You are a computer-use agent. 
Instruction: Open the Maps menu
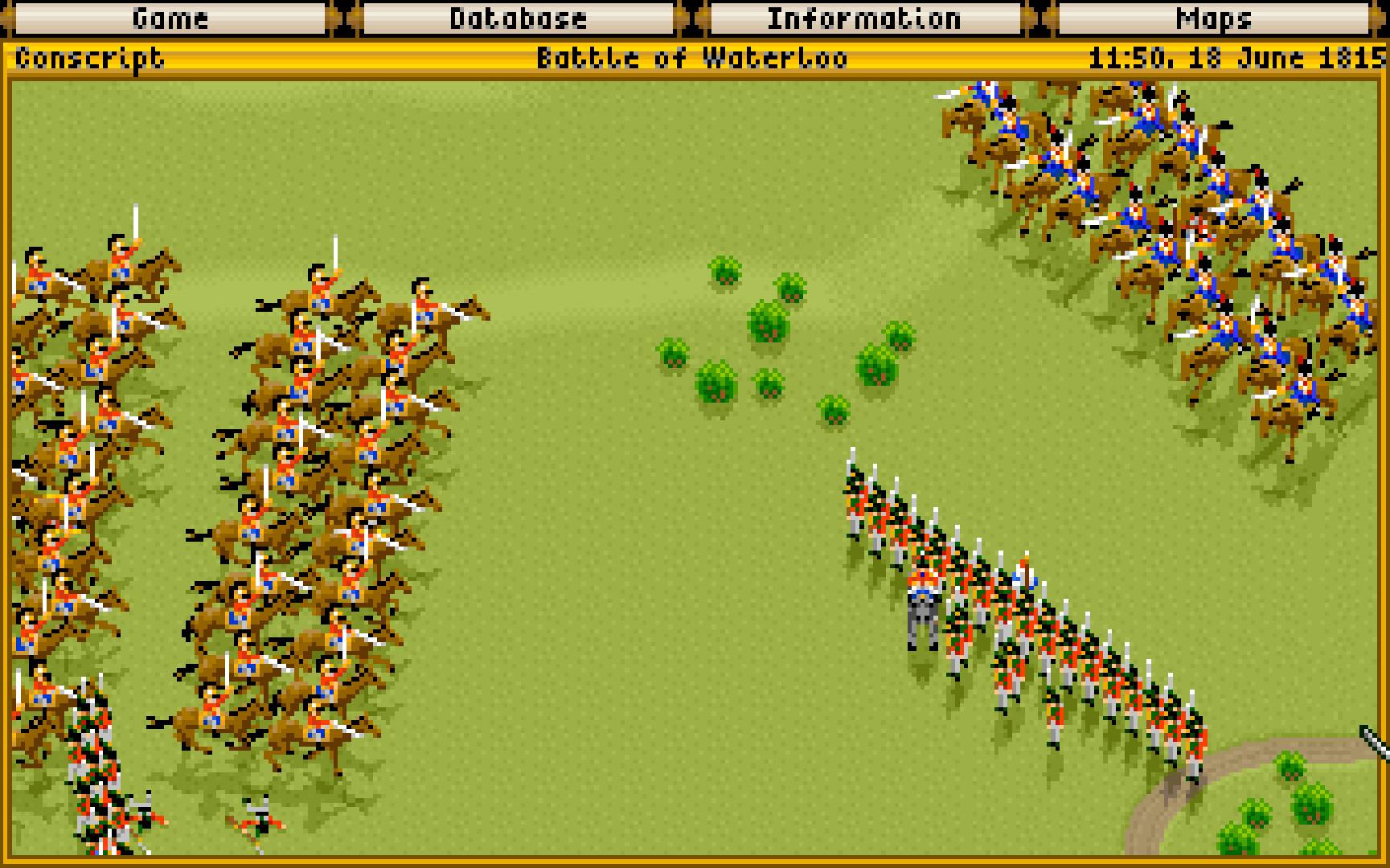coord(1213,18)
